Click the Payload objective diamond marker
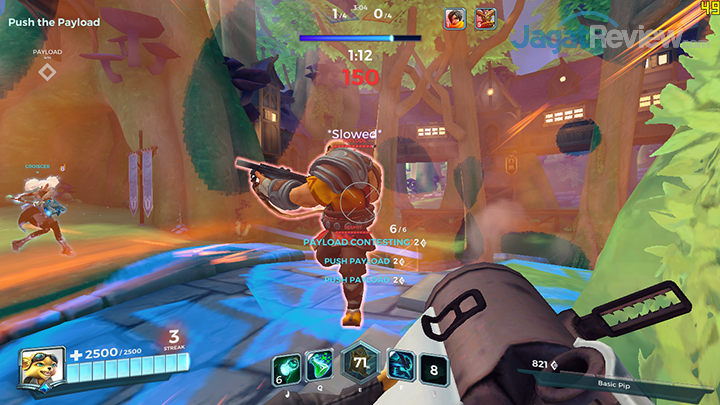The width and height of the screenshot is (720, 405). (x=47, y=71)
